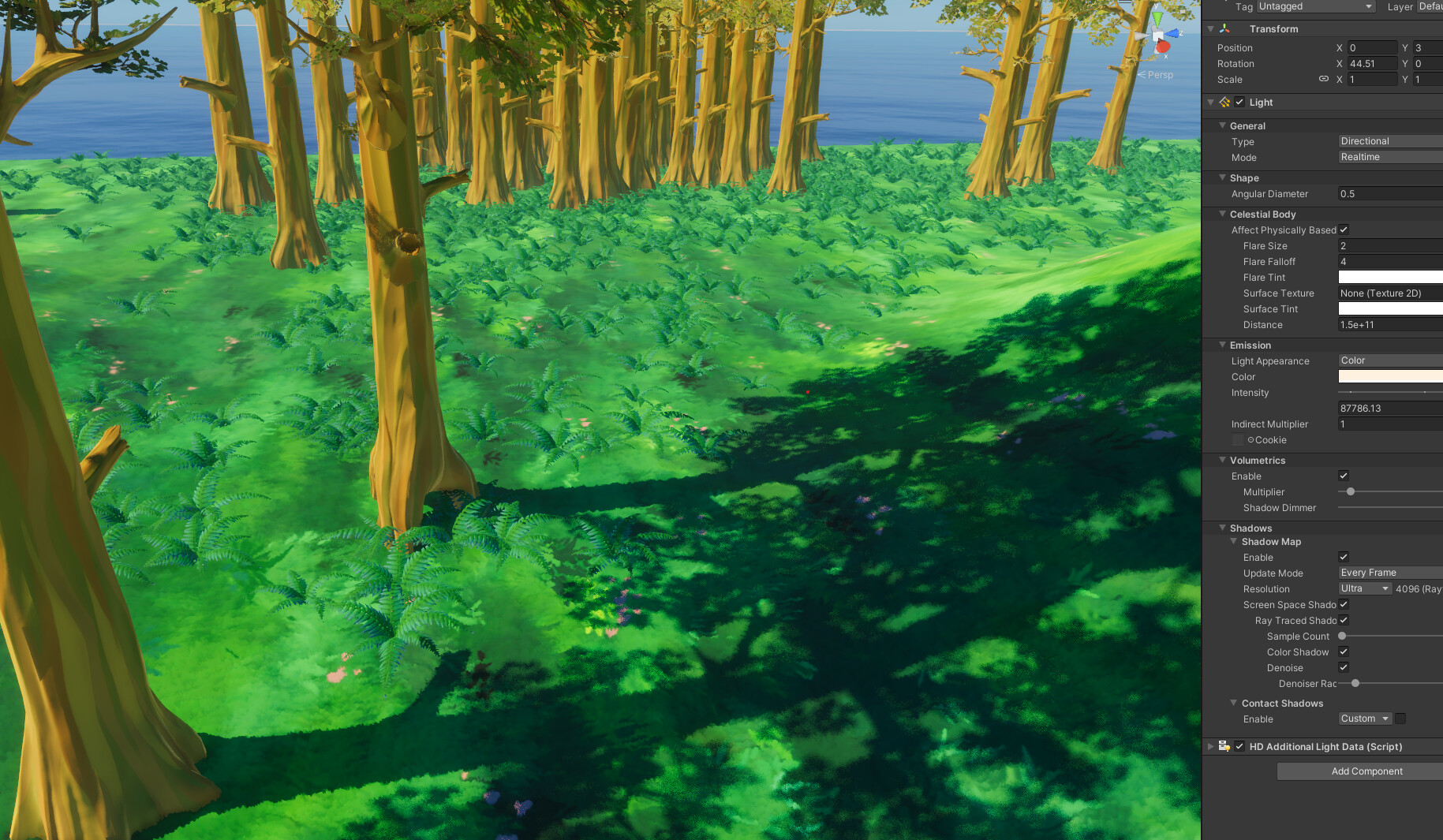Open the shadow Resolution dropdown set to Ultra

click(x=1364, y=588)
